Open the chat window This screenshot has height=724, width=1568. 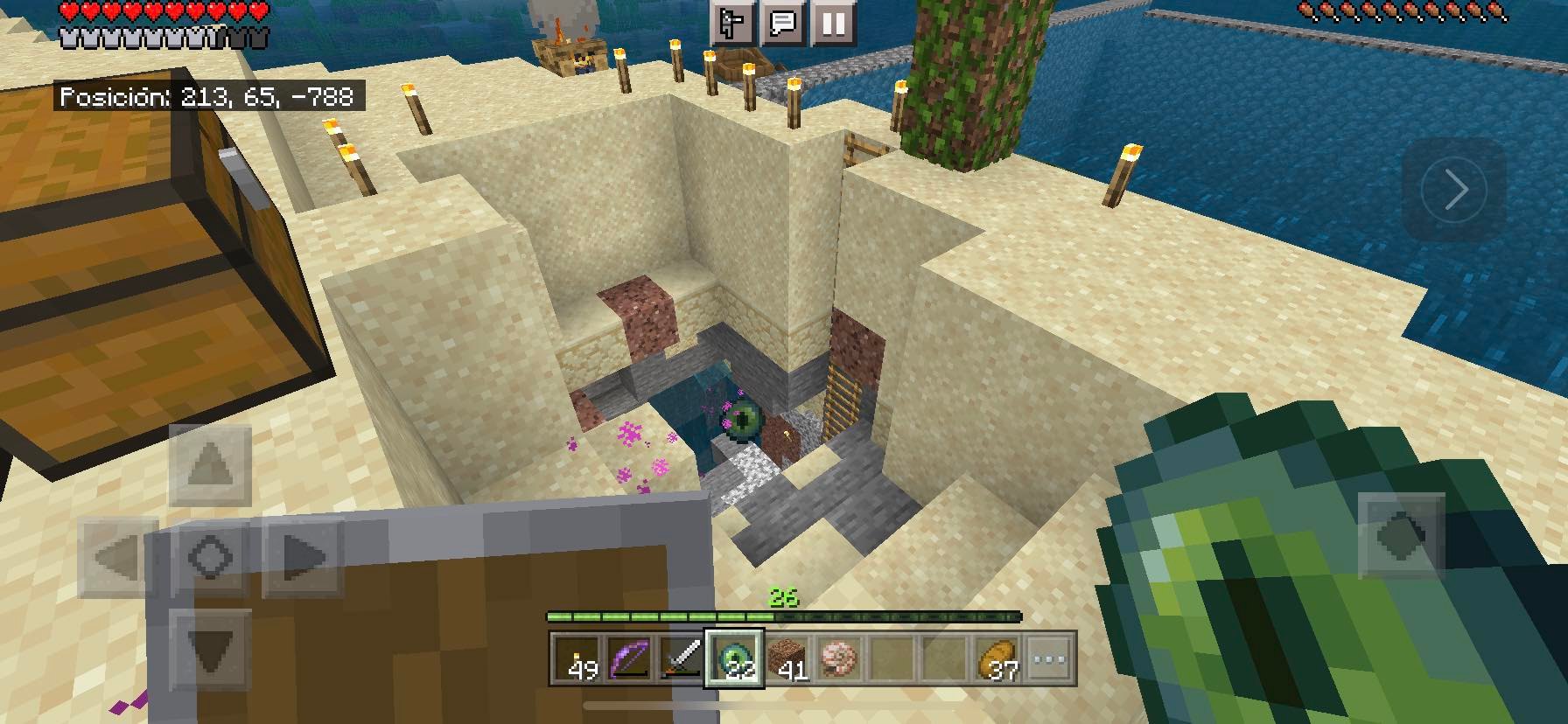pyautogui.click(x=782, y=23)
